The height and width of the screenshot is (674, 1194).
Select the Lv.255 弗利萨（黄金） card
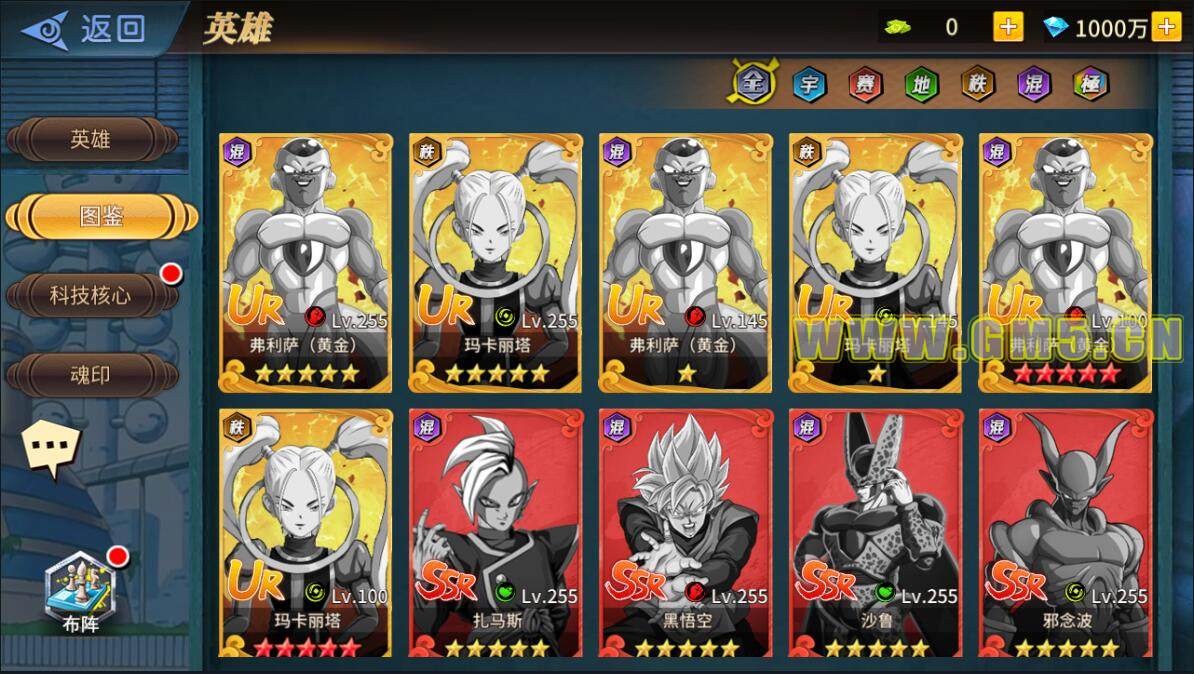(x=305, y=262)
